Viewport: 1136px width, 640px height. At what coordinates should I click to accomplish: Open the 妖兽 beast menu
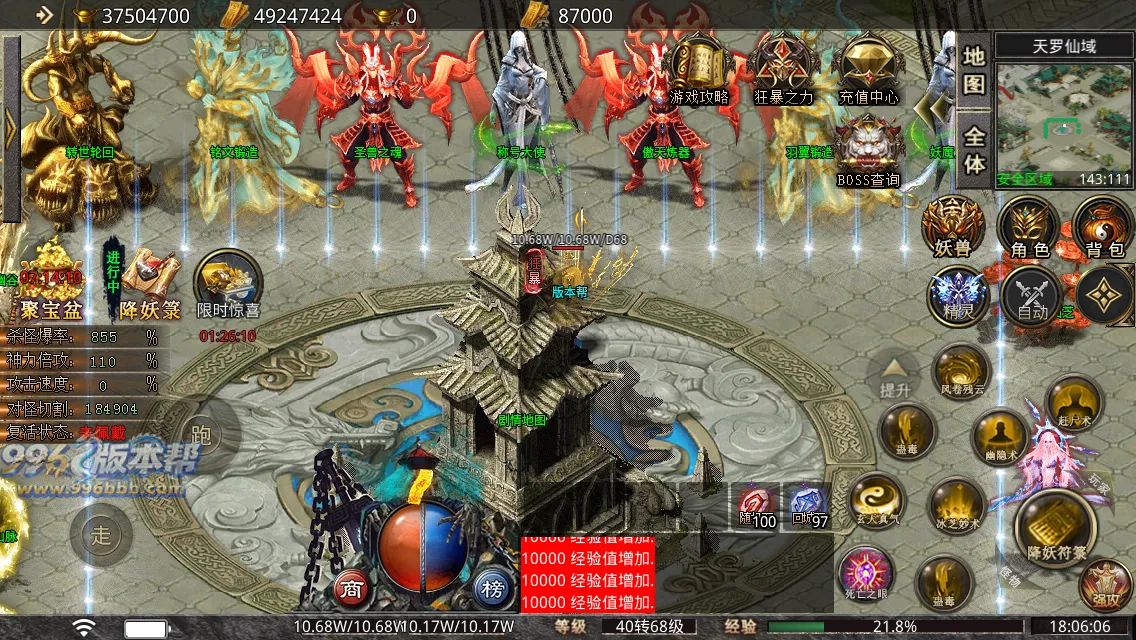tap(952, 225)
